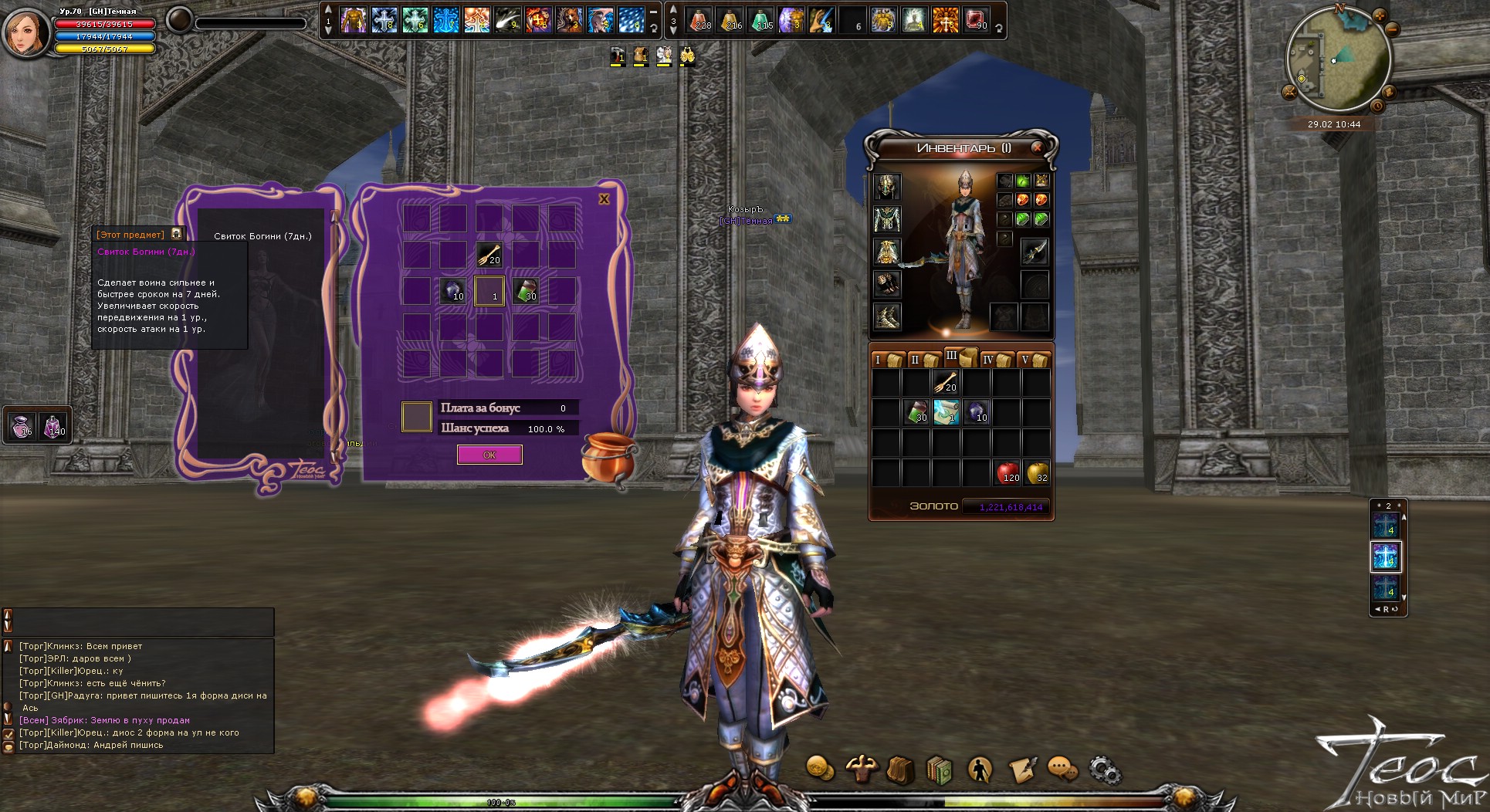This screenshot has height=812, width=1490.
Task: Select the red apple stack of 120
Action: pyautogui.click(x=1007, y=472)
